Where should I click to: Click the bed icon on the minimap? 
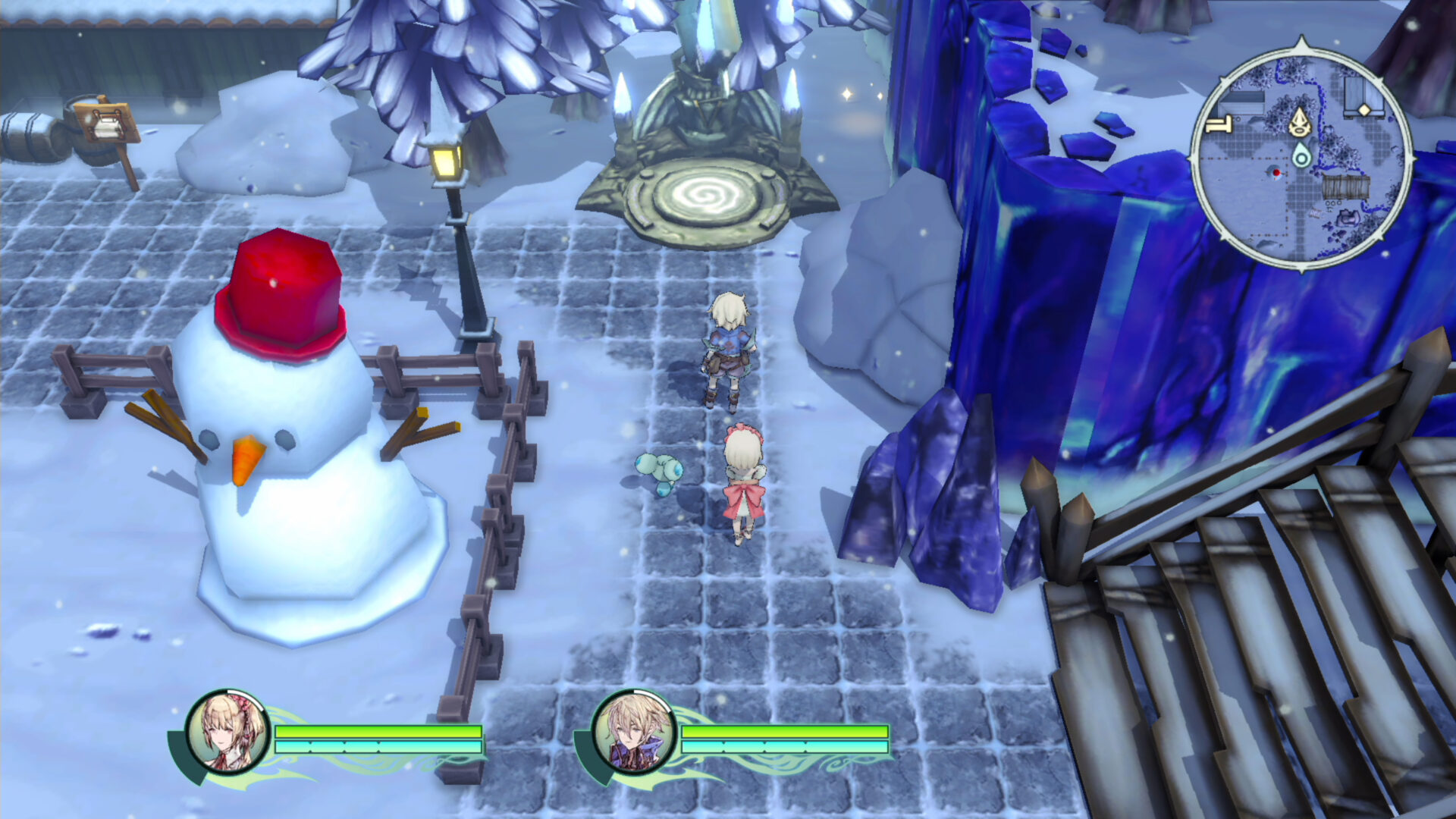click(x=1219, y=124)
